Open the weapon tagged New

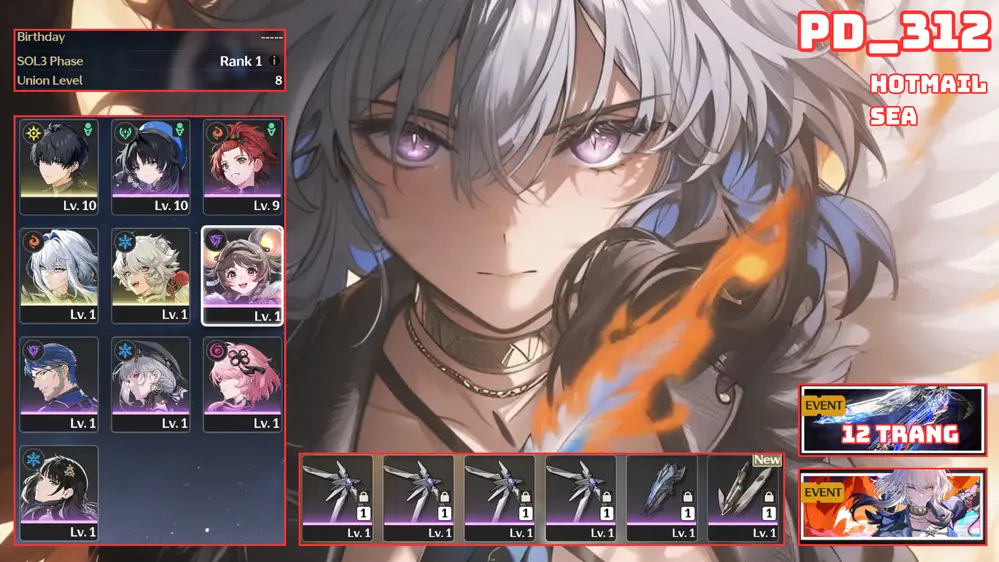pyautogui.click(x=744, y=498)
